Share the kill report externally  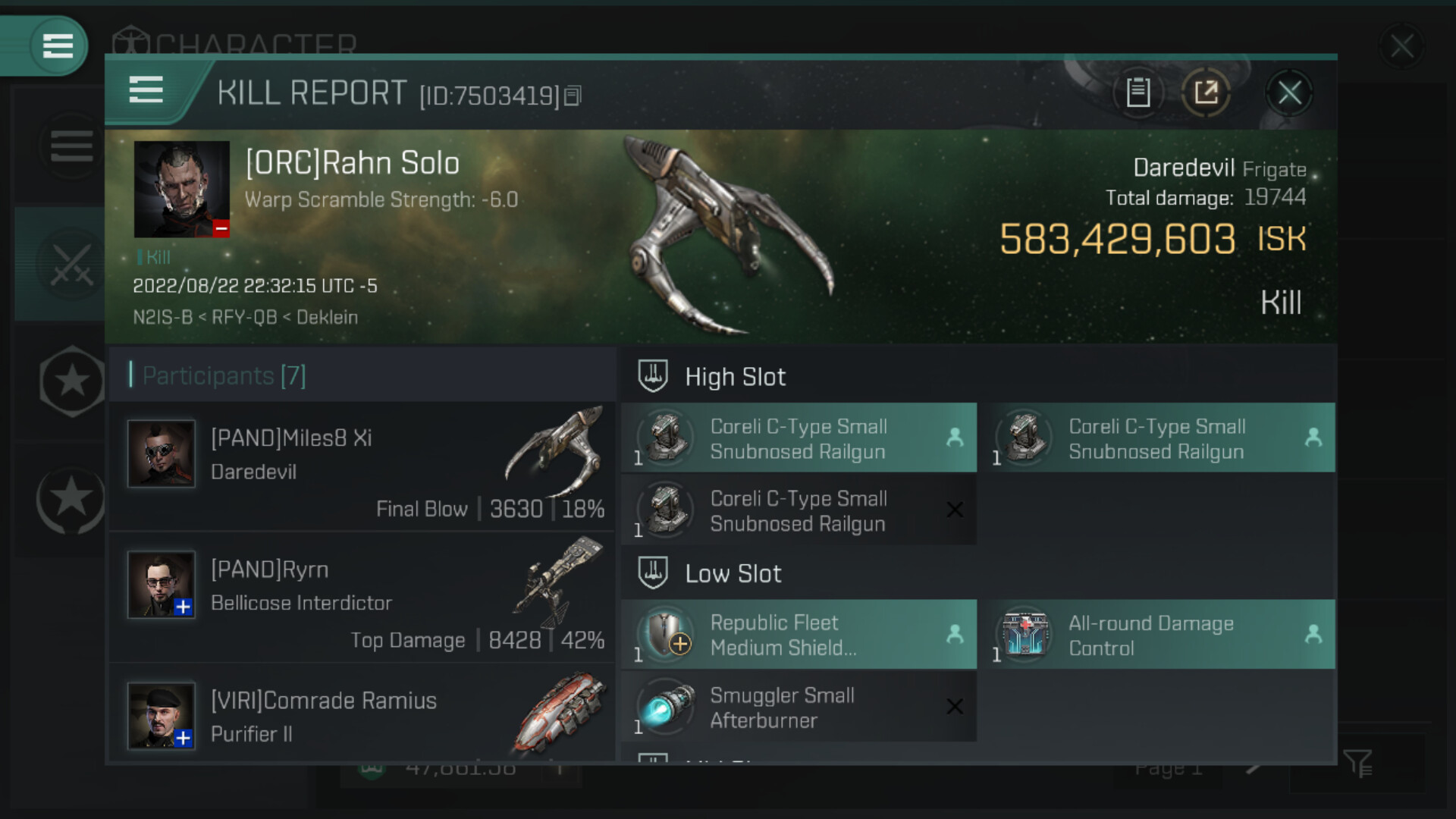click(x=1206, y=93)
